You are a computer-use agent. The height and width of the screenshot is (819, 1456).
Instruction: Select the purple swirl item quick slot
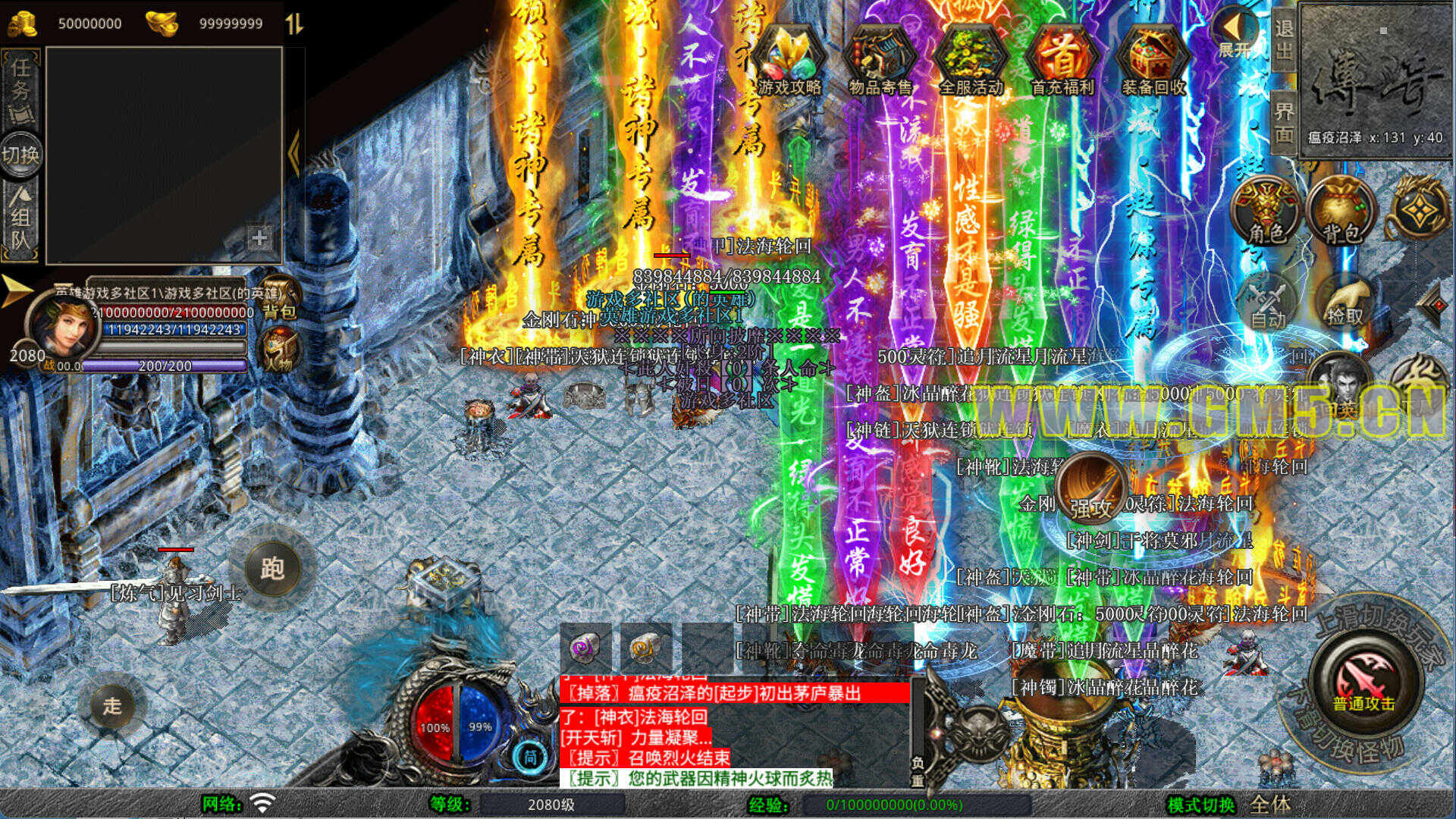pyautogui.click(x=585, y=648)
